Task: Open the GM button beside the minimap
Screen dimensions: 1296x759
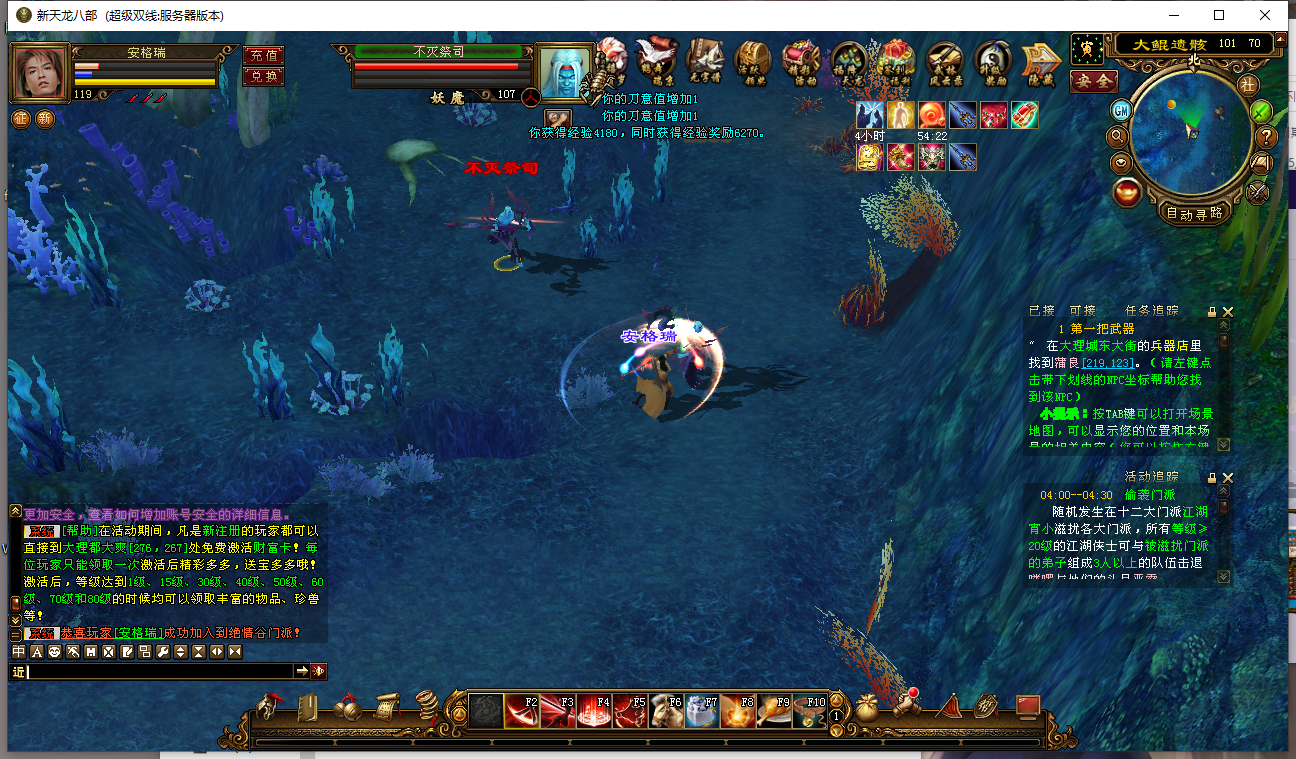Action: (x=1121, y=109)
